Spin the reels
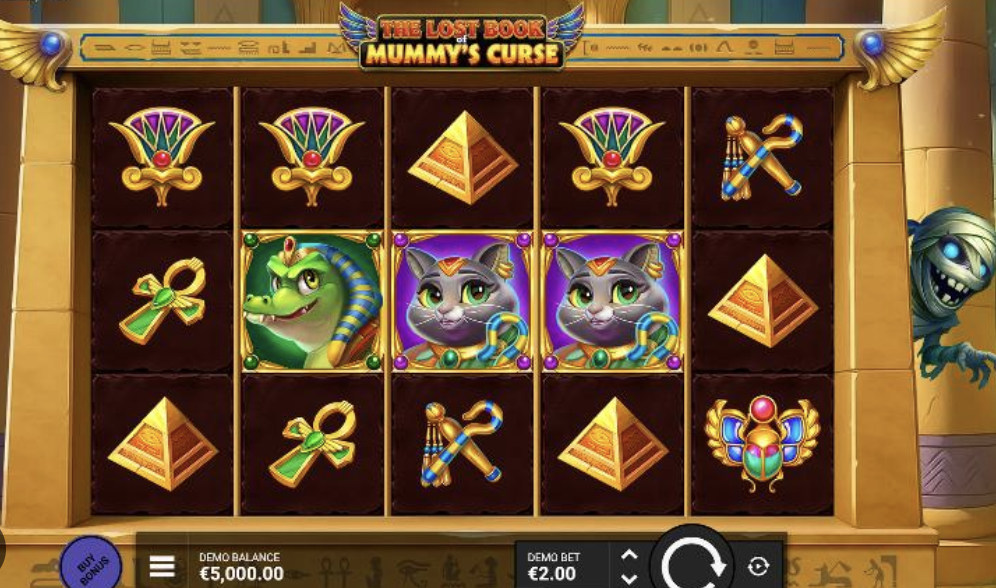996x588 pixels. (691, 564)
